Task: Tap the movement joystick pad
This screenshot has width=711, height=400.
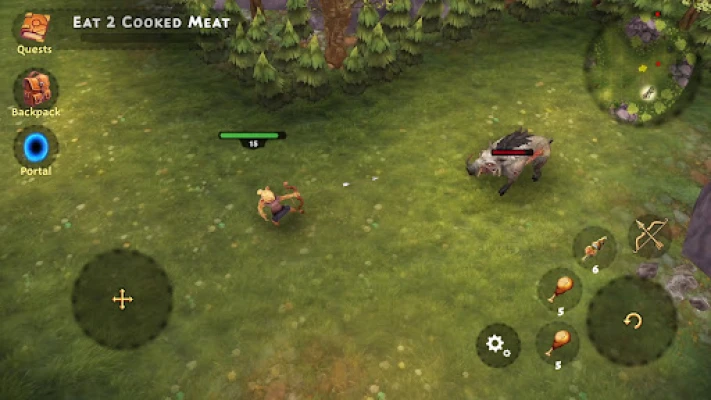Action: pos(122,298)
